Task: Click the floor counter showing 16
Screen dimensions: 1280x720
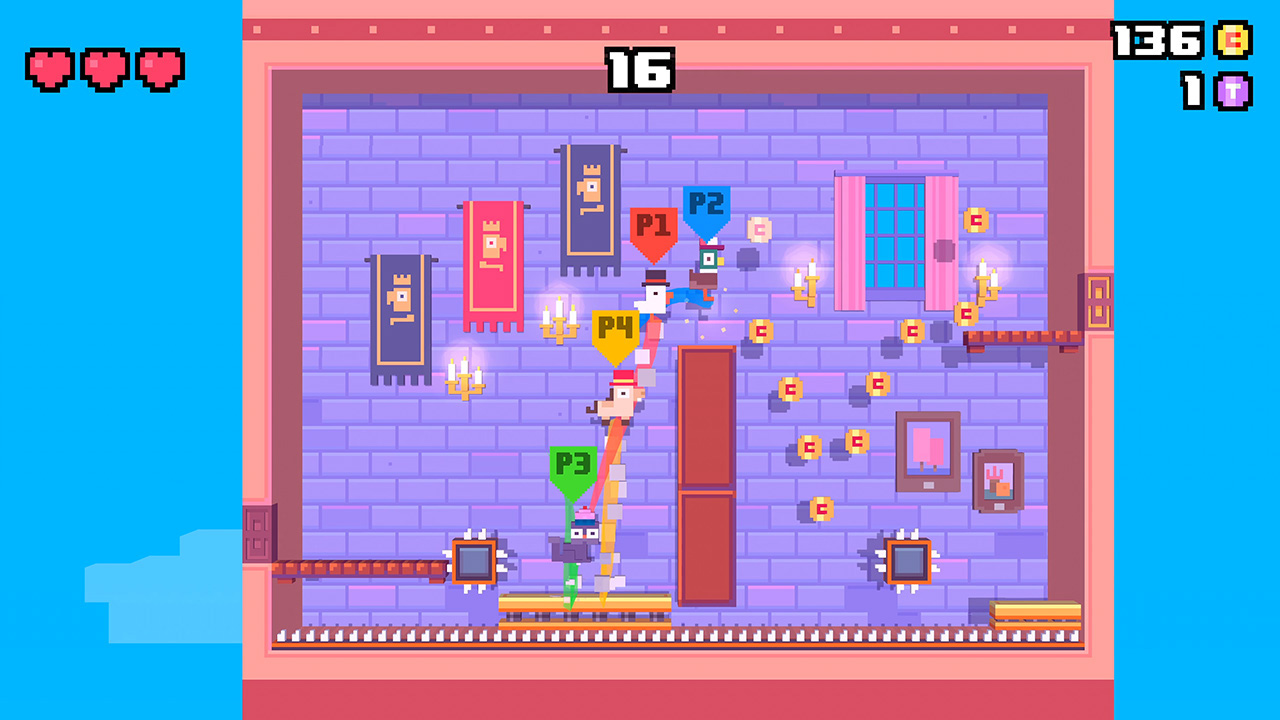Action: [x=640, y=72]
